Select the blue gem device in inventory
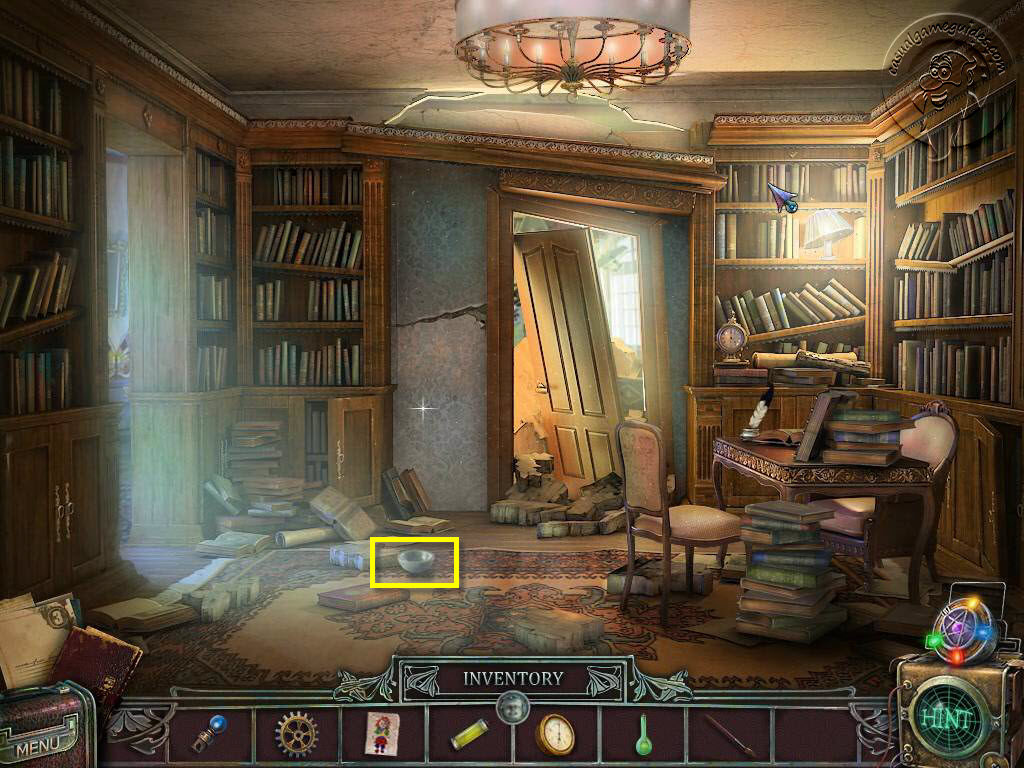The width and height of the screenshot is (1024, 768). pyautogui.click(x=210, y=734)
